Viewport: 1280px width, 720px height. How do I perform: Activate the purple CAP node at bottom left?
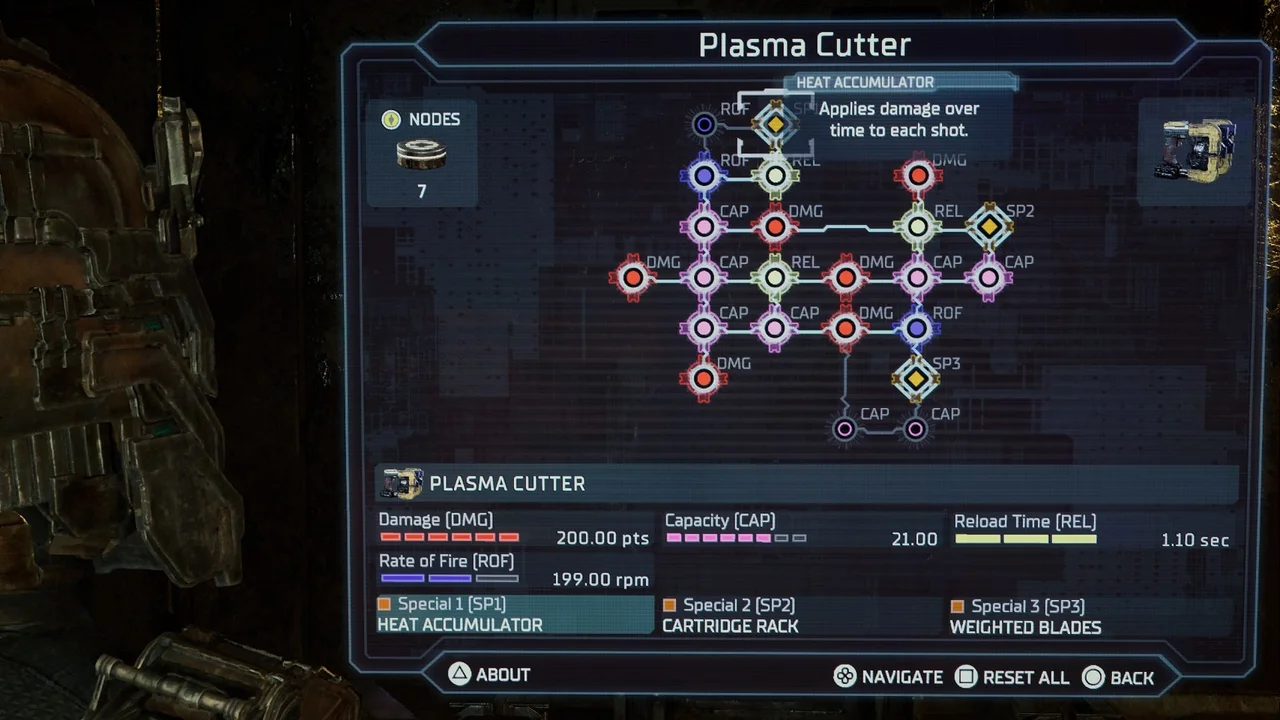[x=844, y=428]
